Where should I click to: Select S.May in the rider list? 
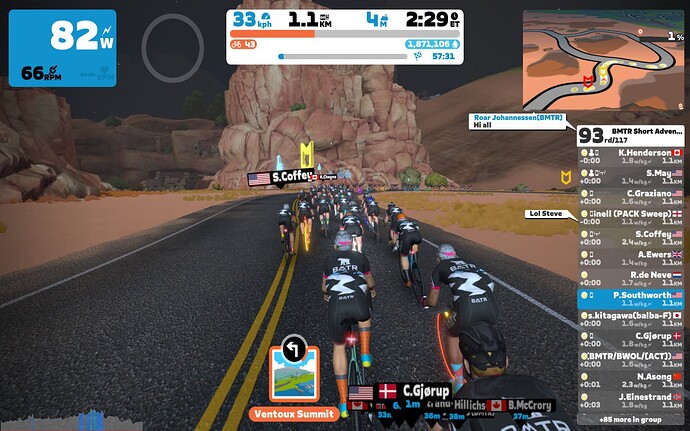[x=630, y=176]
